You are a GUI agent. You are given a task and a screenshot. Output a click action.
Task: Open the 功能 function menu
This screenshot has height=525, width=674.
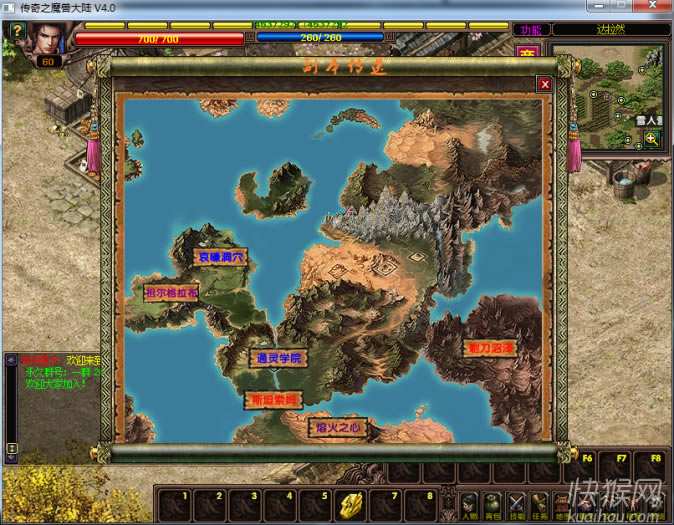[x=529, y=30]
